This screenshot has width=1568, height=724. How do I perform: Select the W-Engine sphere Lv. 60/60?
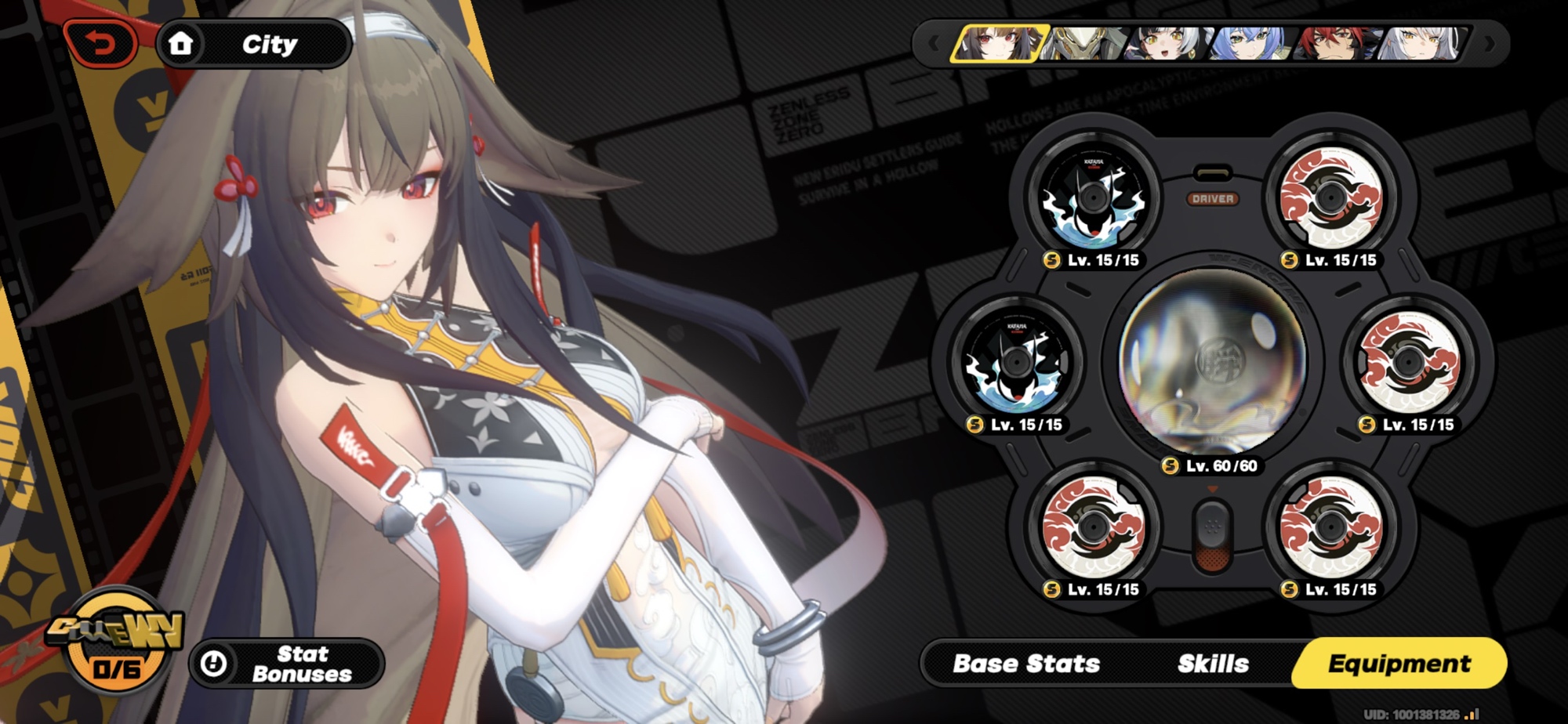(x=1212, y=362)
